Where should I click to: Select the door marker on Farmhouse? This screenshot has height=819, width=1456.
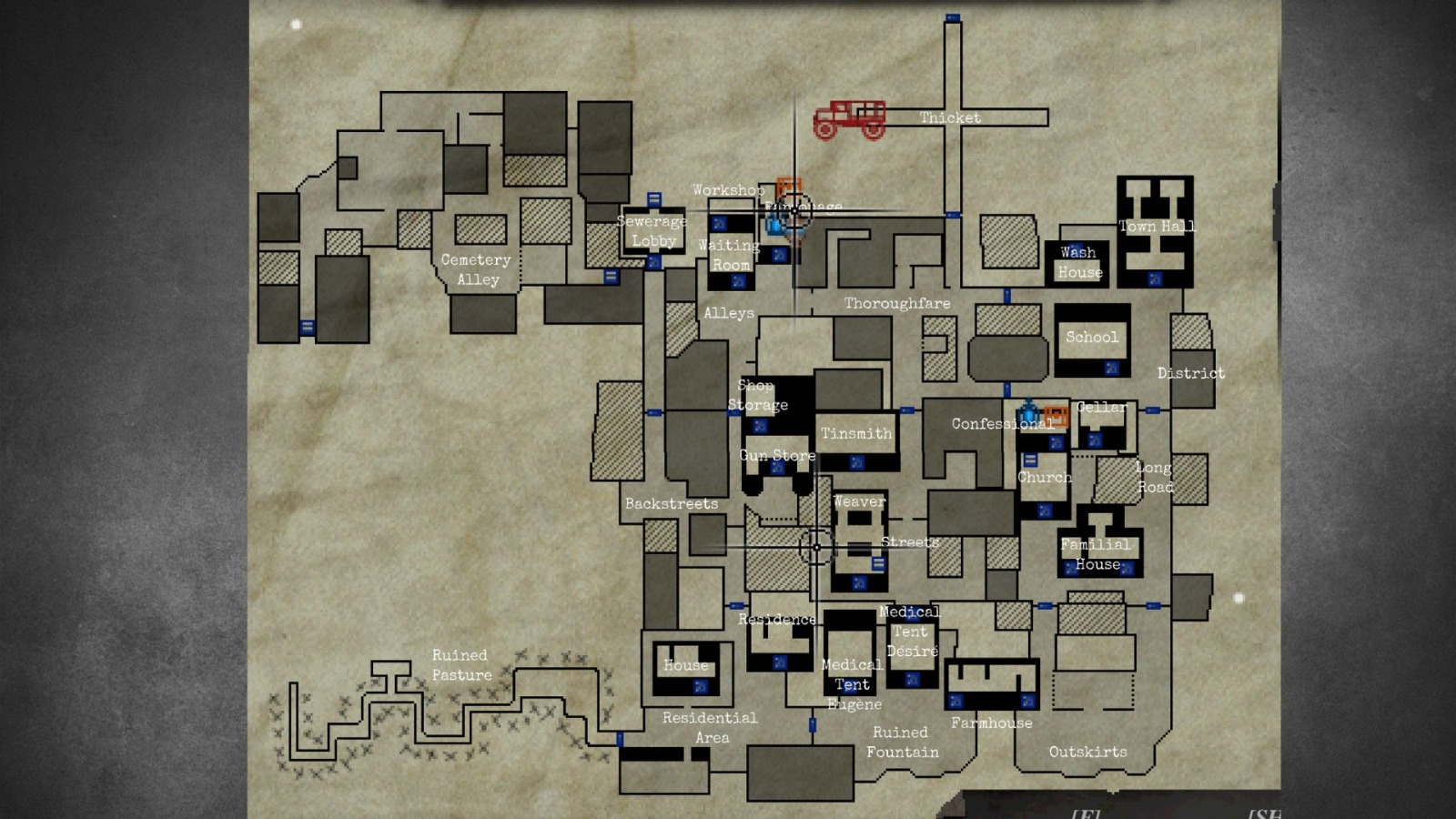point(955,701)
